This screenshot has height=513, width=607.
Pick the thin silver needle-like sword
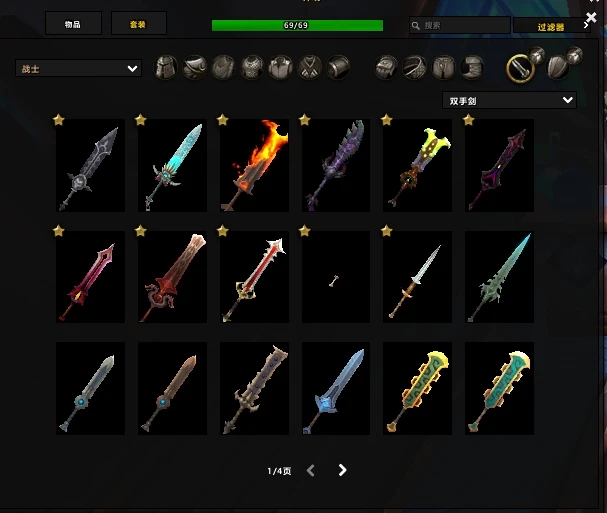click(x=418, y=277)
